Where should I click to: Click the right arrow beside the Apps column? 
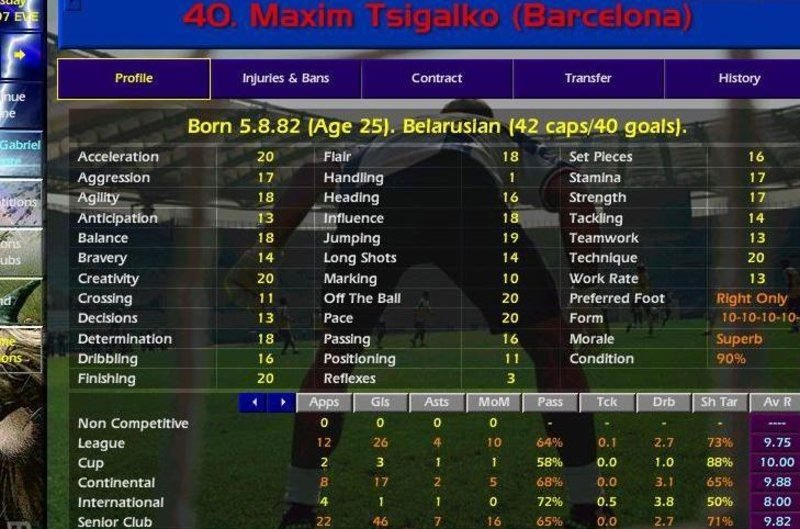[x=281, y=402]
